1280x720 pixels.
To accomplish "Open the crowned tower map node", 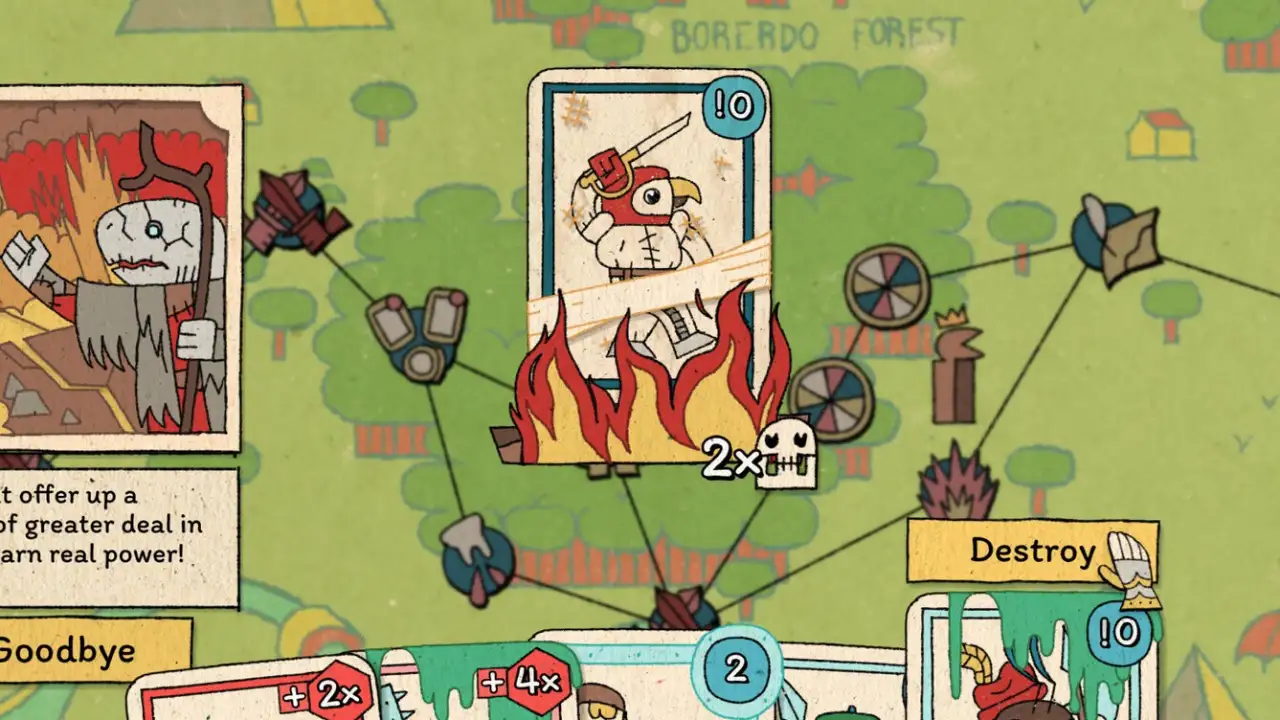I will (954, 370).
